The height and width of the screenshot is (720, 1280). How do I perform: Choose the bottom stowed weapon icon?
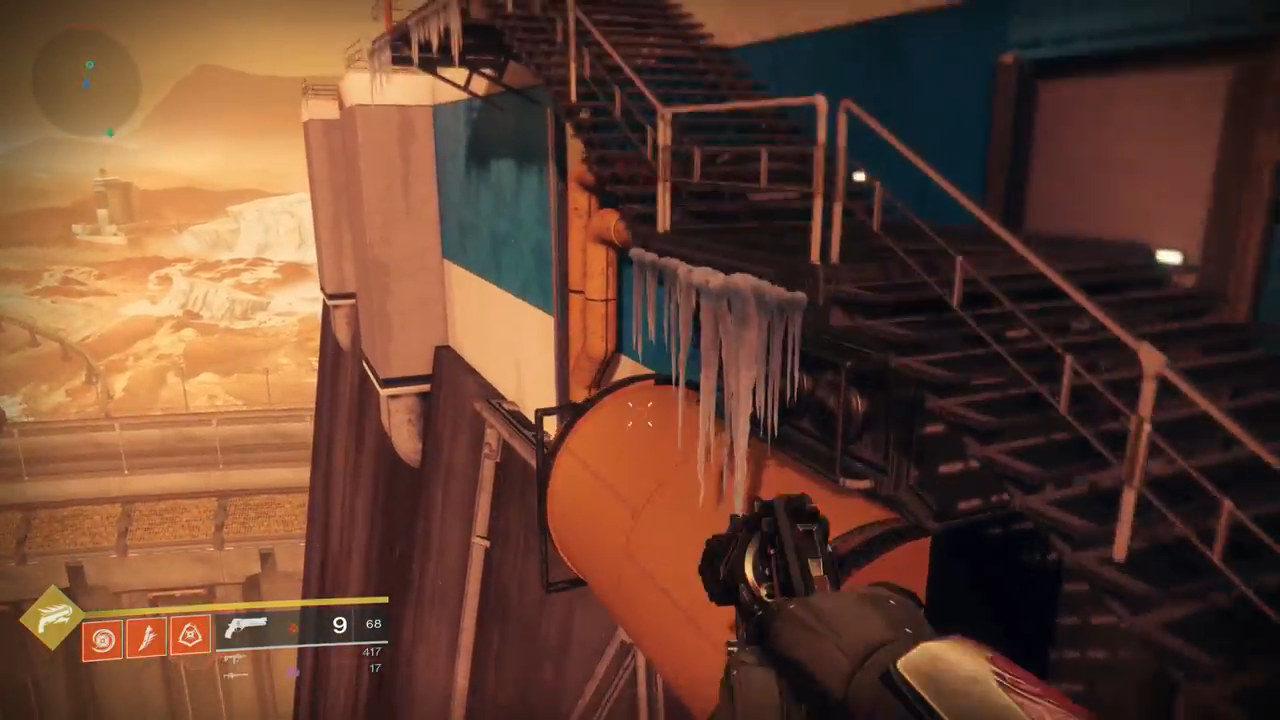point(235,675)
